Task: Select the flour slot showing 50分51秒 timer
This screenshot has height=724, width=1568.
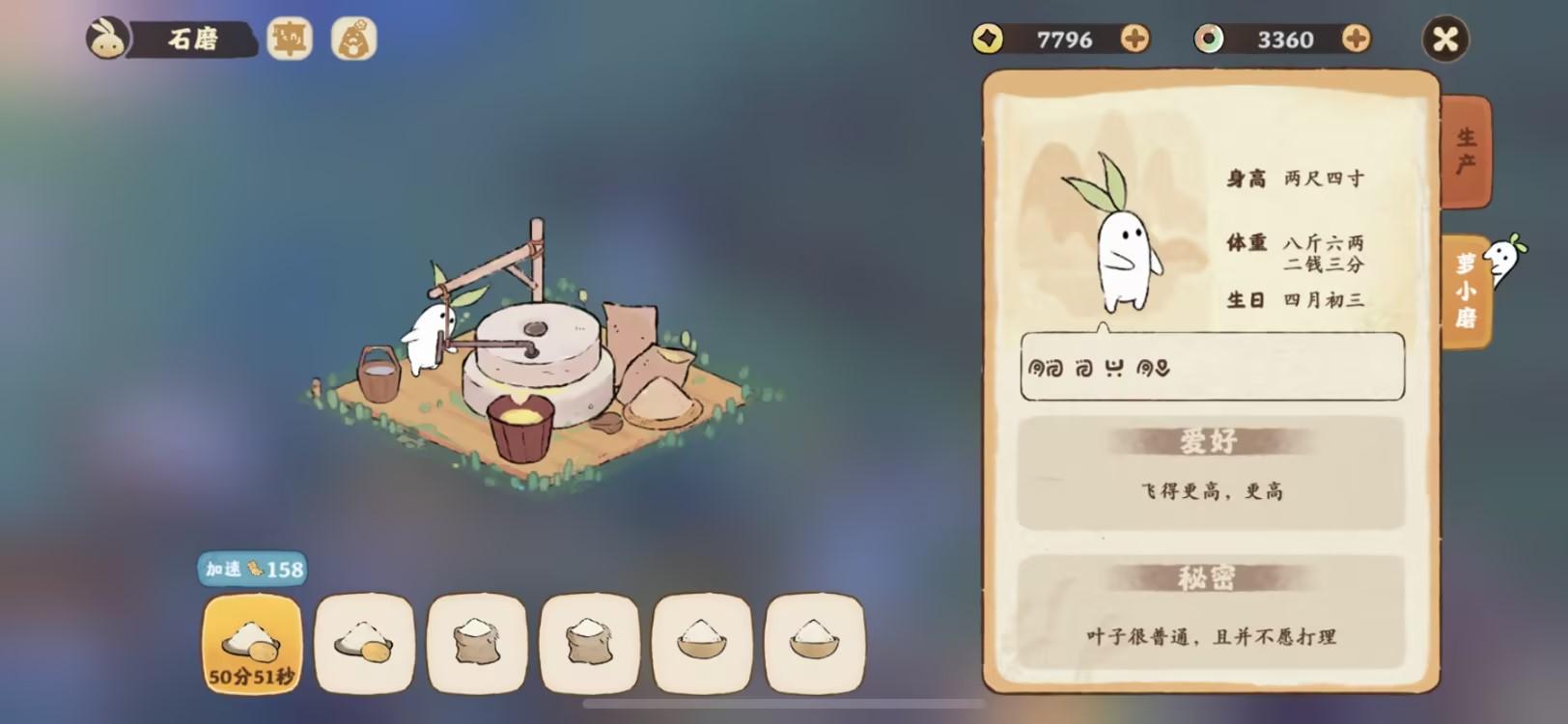Action: click(251, 644)
